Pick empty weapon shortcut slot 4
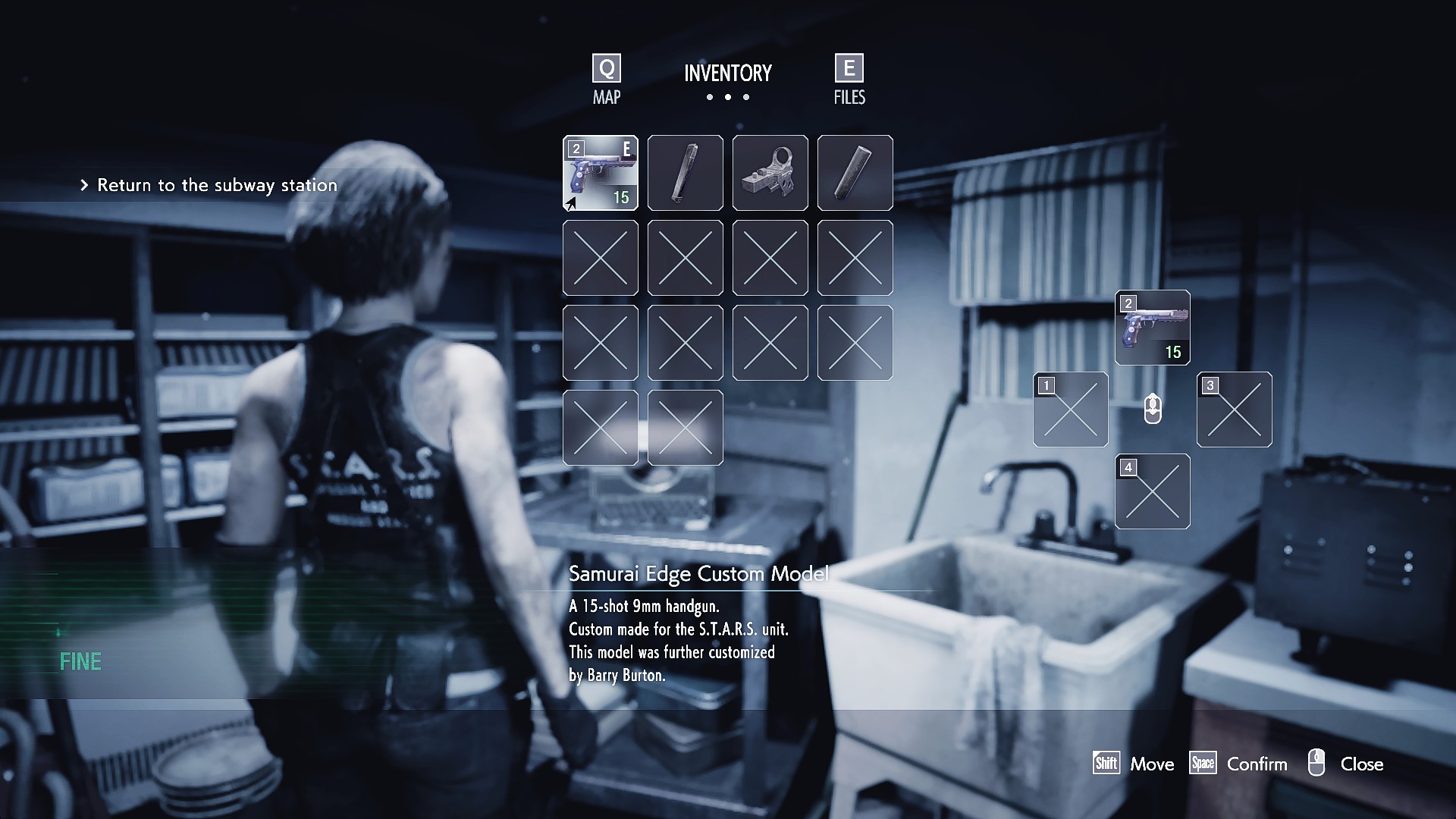The width and height of the screenshot is (1456, 819). coord(1153,491)
